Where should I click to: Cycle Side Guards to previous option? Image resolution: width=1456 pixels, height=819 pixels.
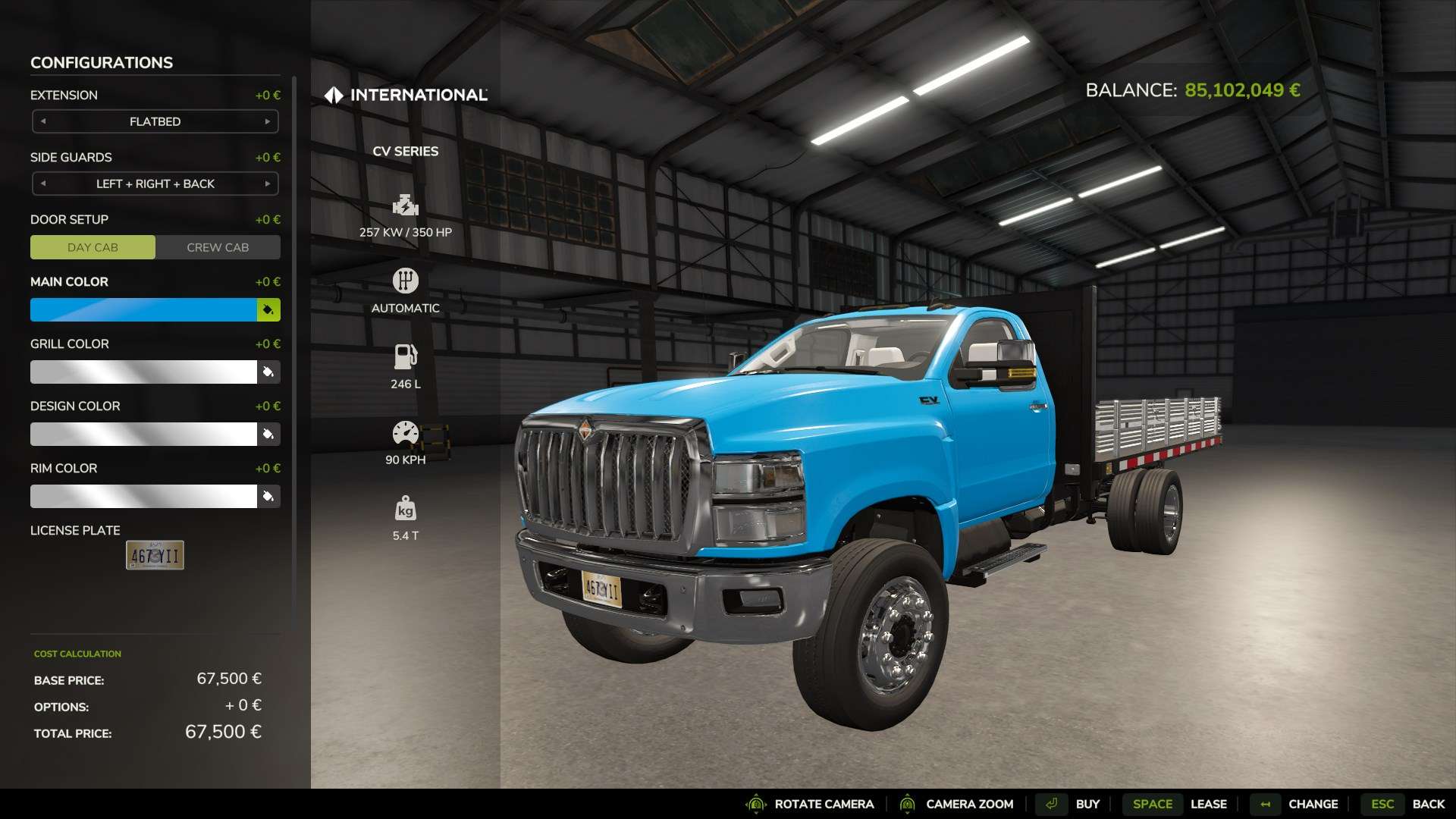click(43, 184)
